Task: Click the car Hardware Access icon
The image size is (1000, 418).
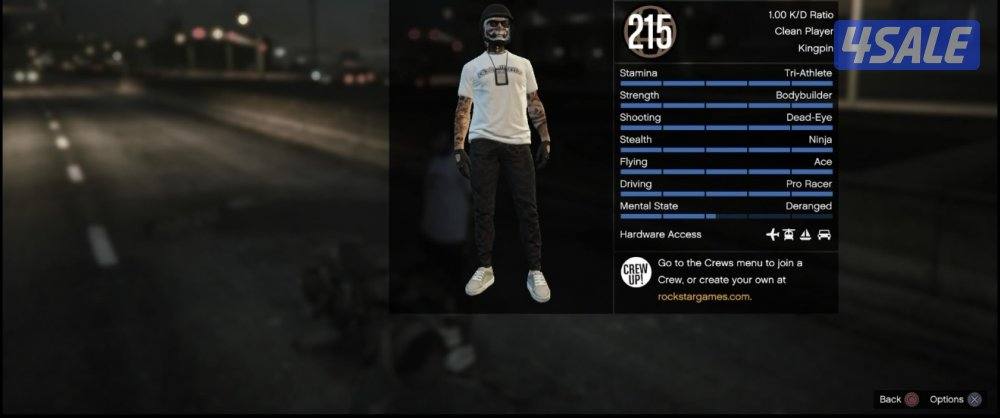Action: pos(824,235)
